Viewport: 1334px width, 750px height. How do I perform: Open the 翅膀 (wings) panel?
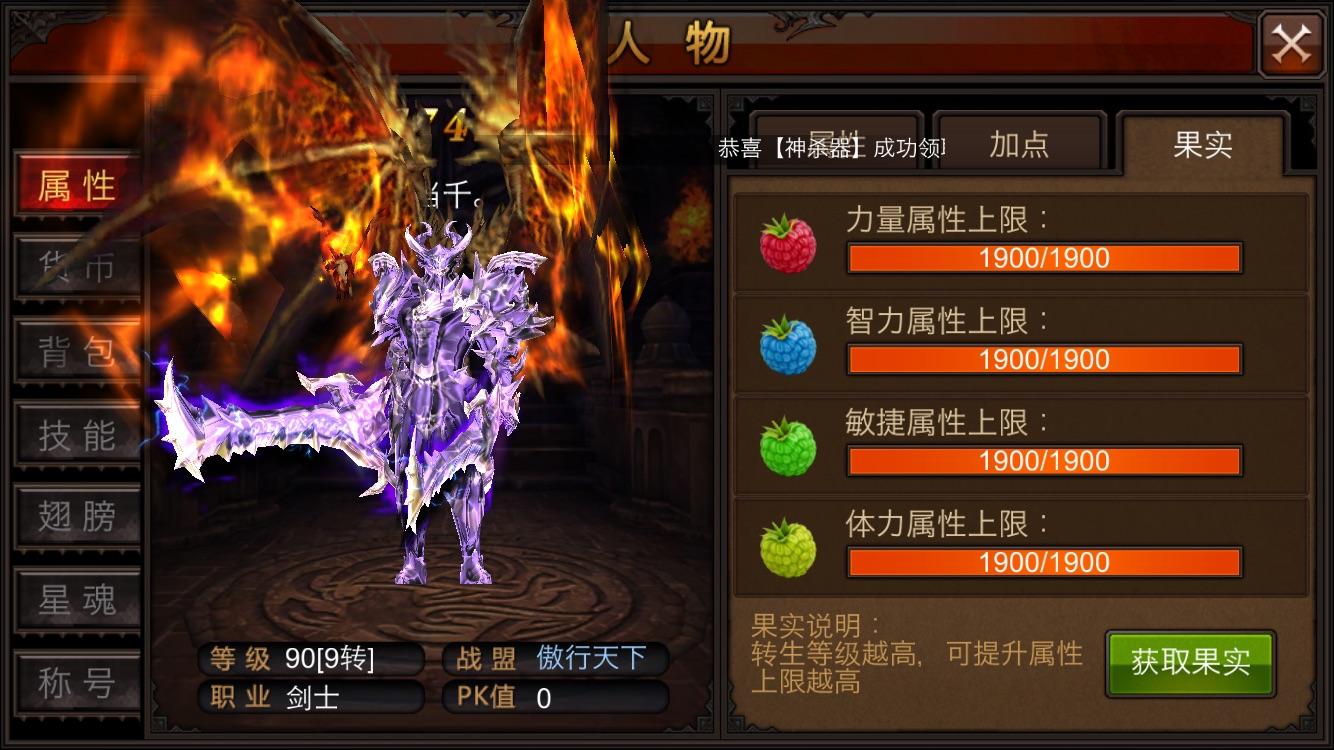[x=77, y=516]
